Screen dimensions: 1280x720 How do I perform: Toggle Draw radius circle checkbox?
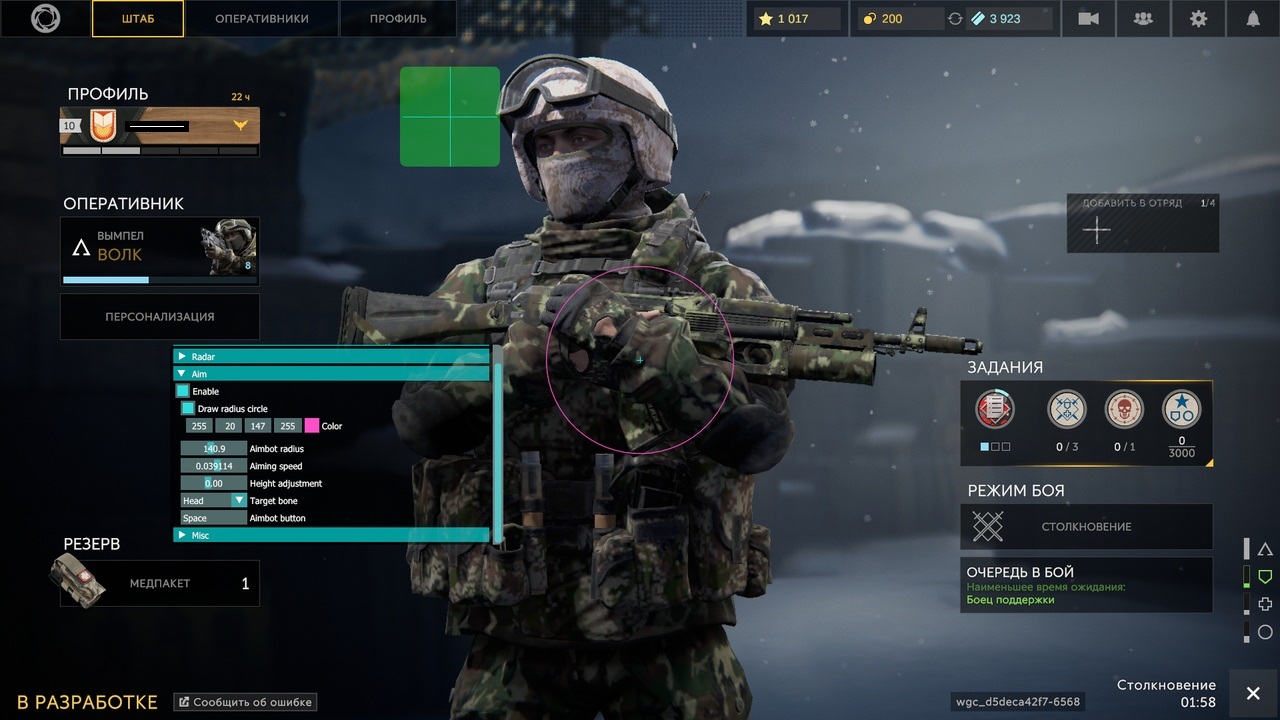coord(188,408)
